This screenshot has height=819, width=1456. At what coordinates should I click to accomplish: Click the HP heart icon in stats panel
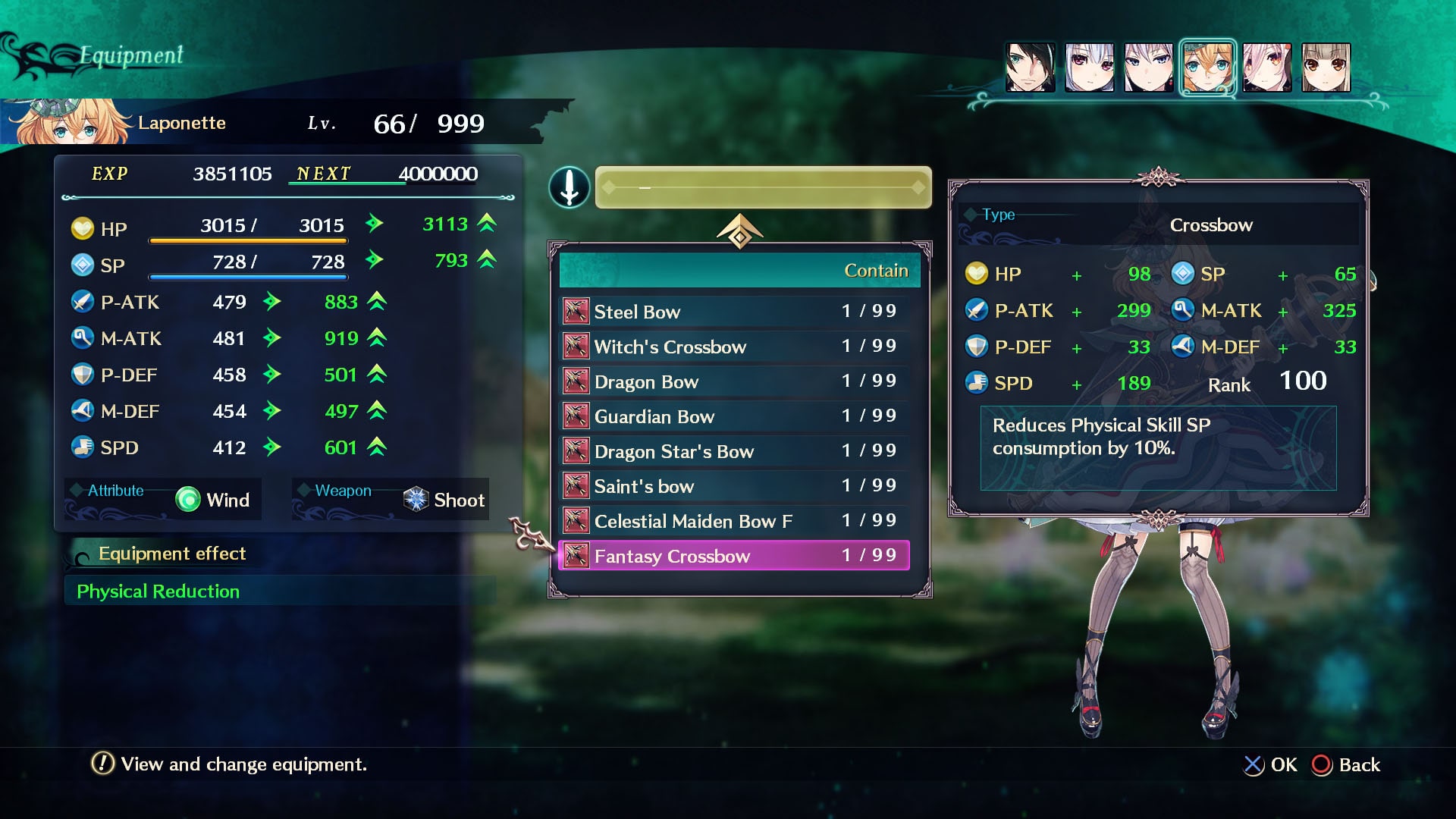click(x=83, y=228)
